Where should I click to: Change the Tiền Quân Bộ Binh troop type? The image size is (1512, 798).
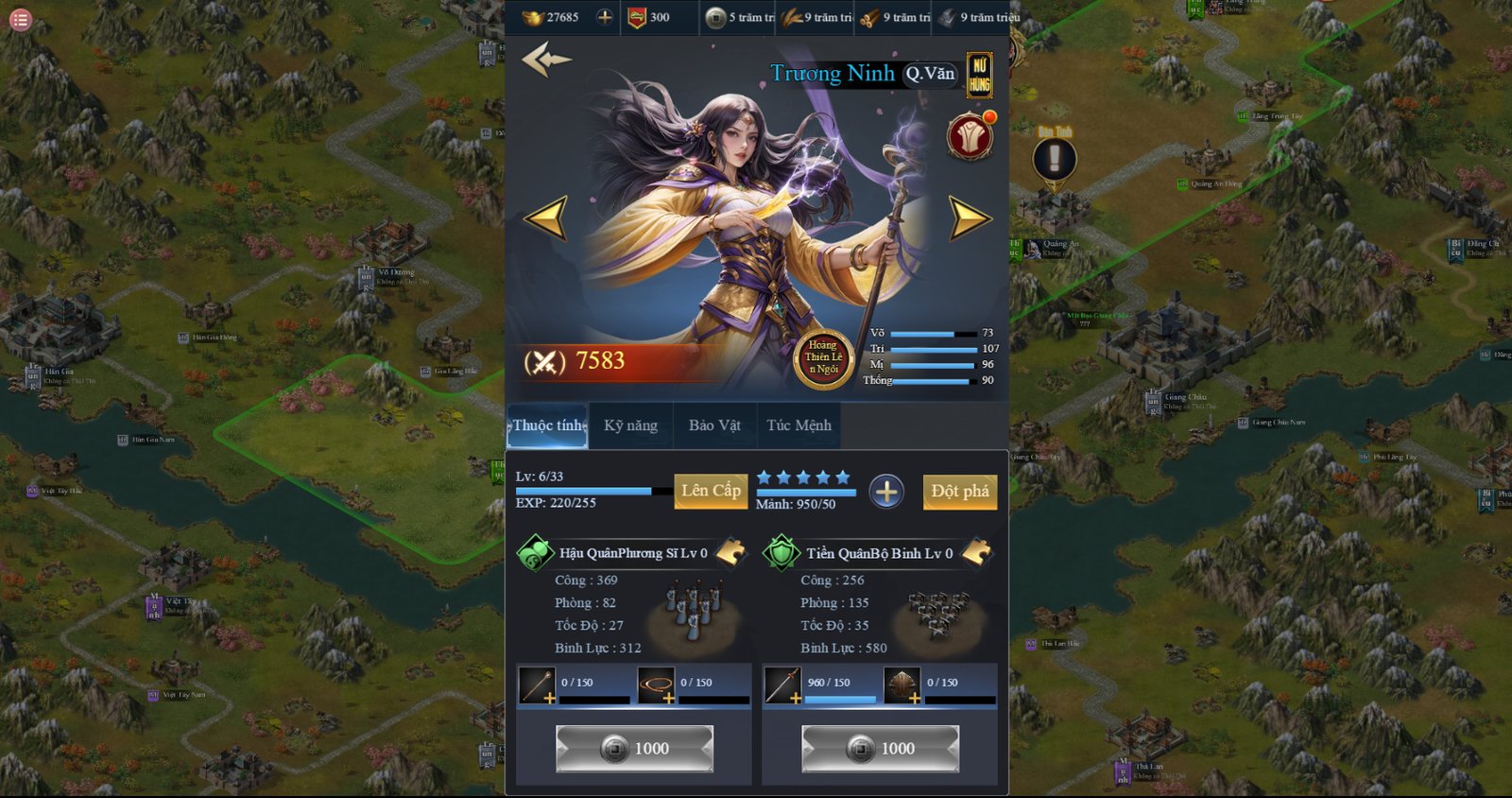pos(976,552)
